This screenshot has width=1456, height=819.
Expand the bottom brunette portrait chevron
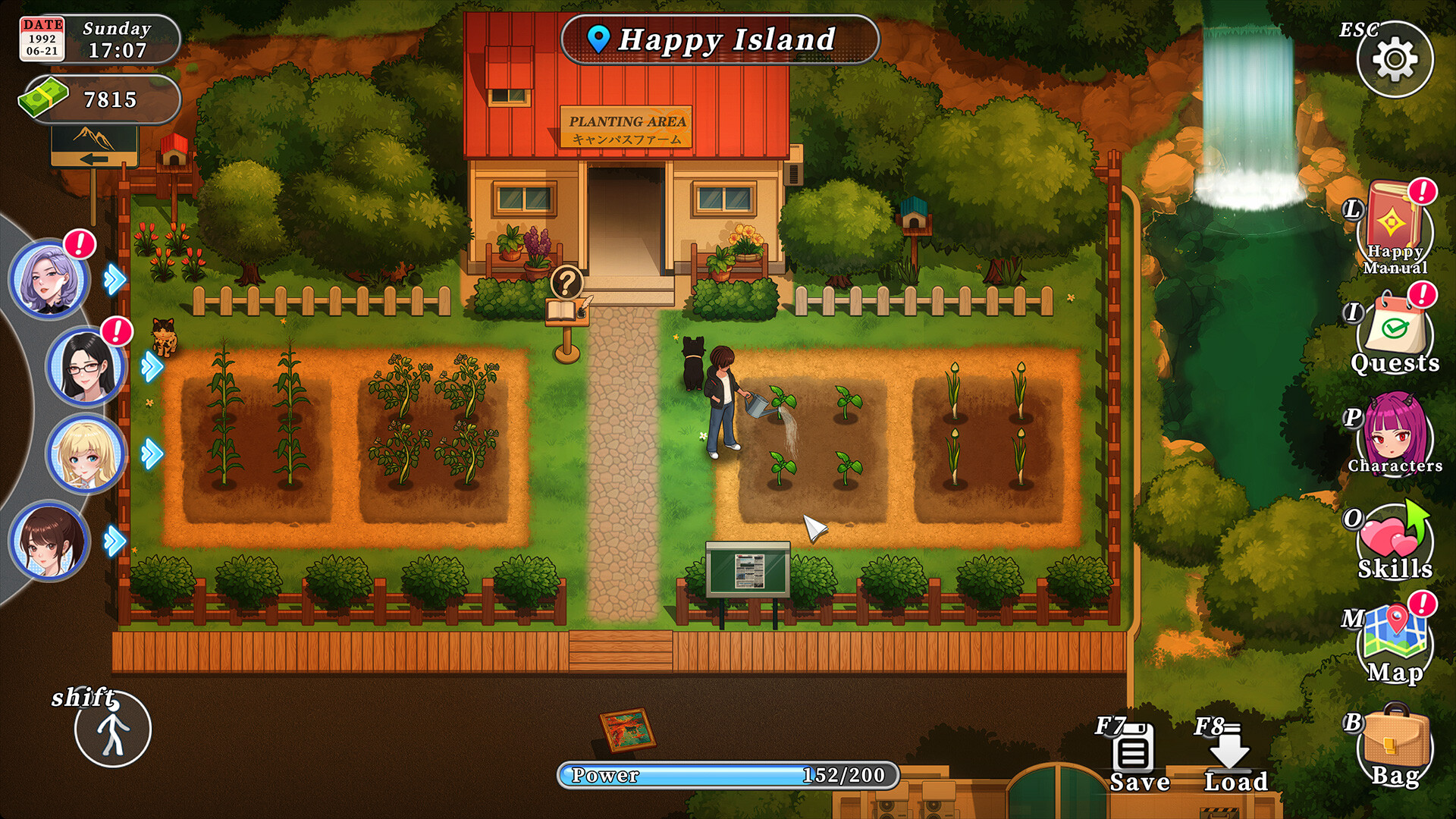[x=113, y=540]
